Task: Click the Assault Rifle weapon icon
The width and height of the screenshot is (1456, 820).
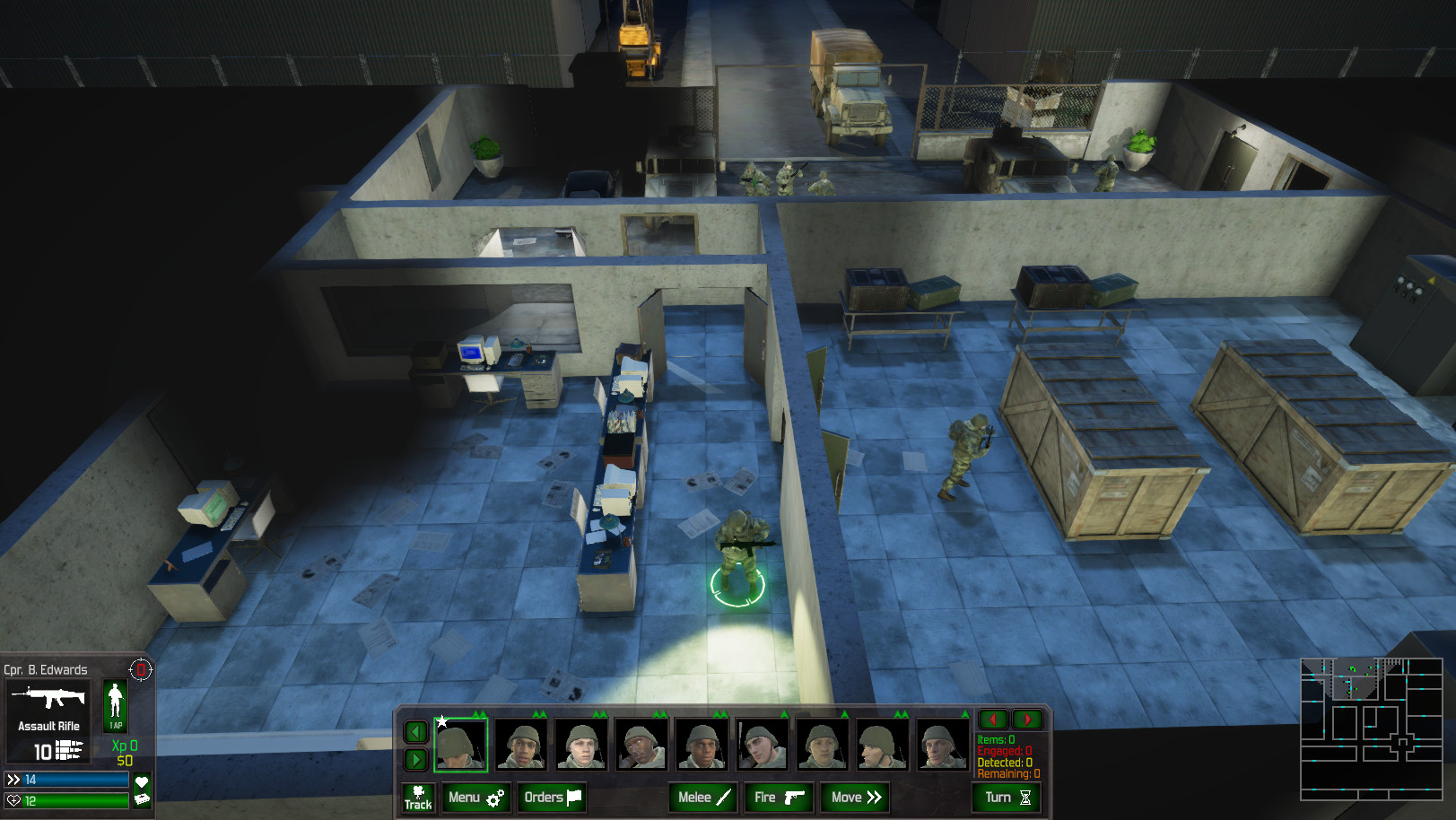Action: point(49,695)
